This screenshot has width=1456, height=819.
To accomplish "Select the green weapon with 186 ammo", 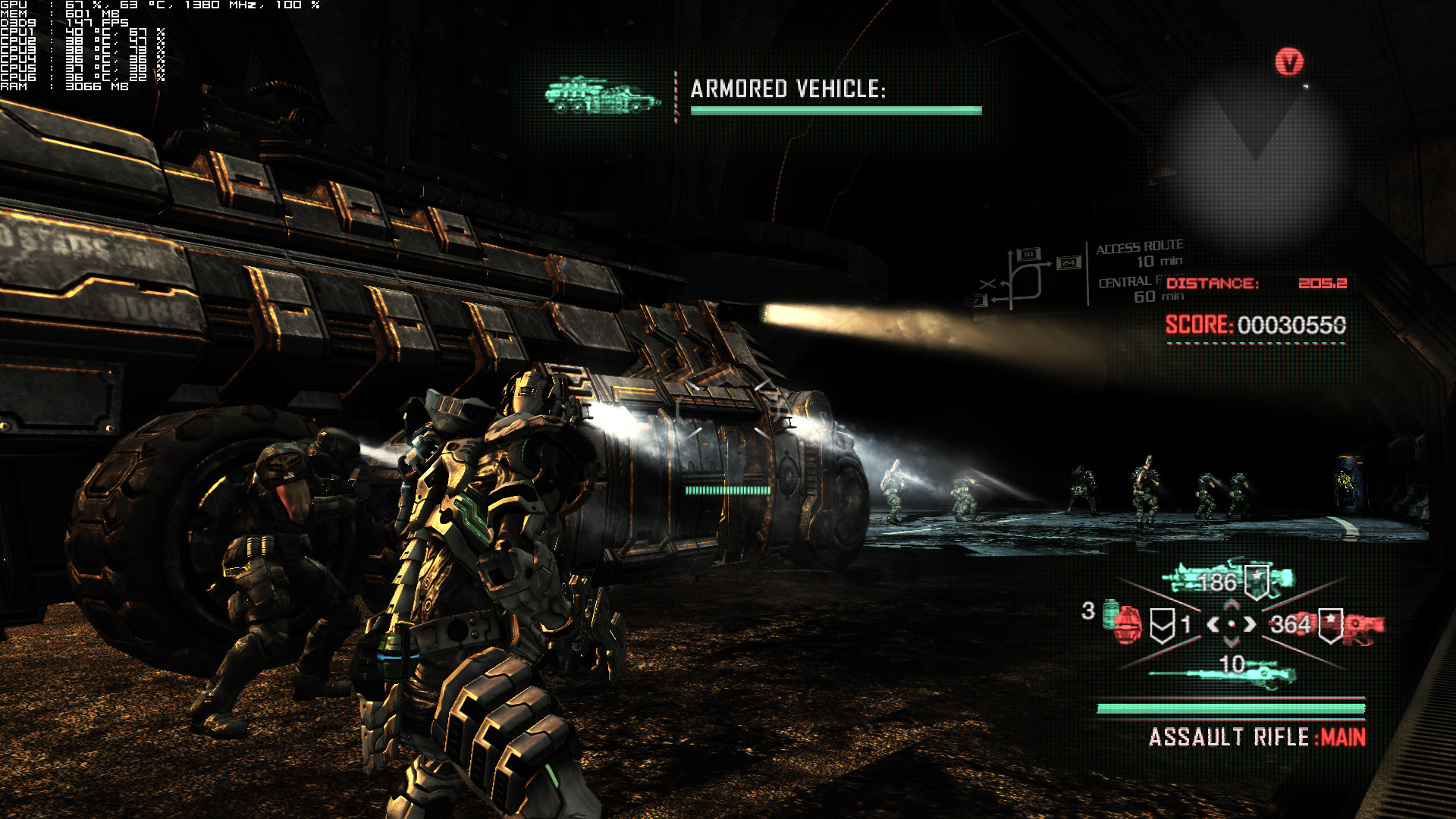I will (x=1228, y=580).
